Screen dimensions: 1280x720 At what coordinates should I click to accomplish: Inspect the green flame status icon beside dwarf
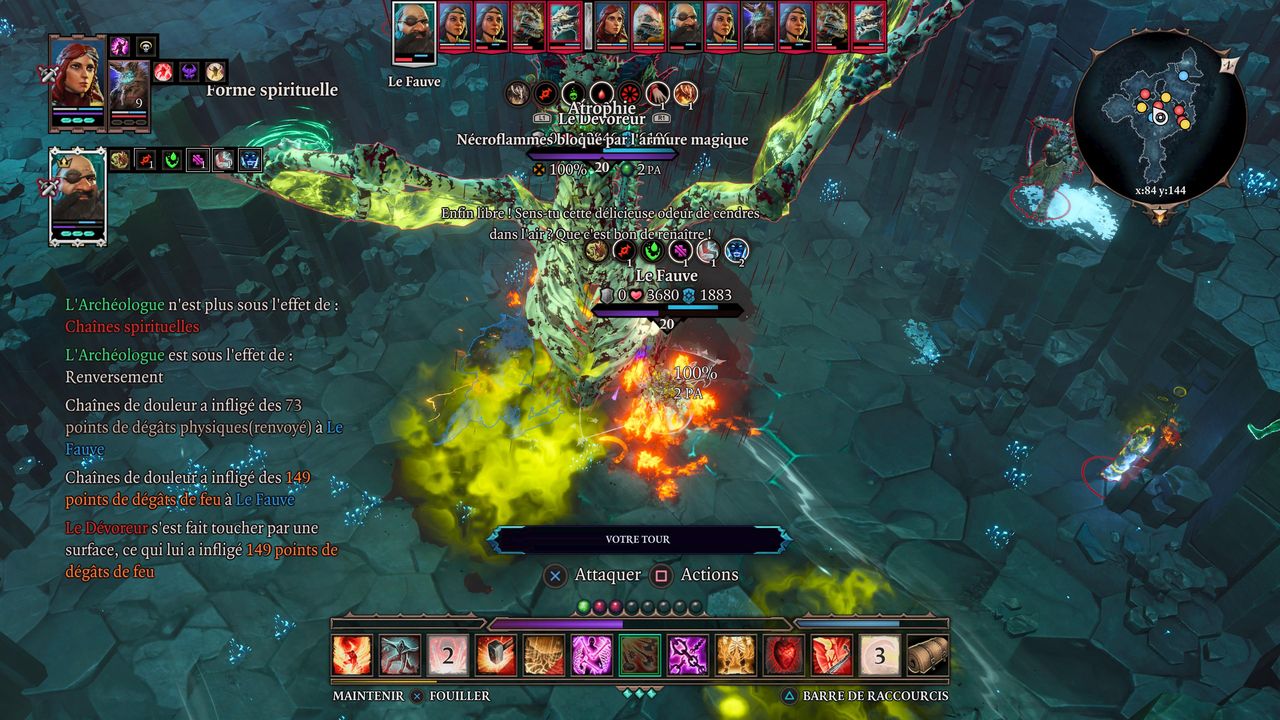(172, 160)
